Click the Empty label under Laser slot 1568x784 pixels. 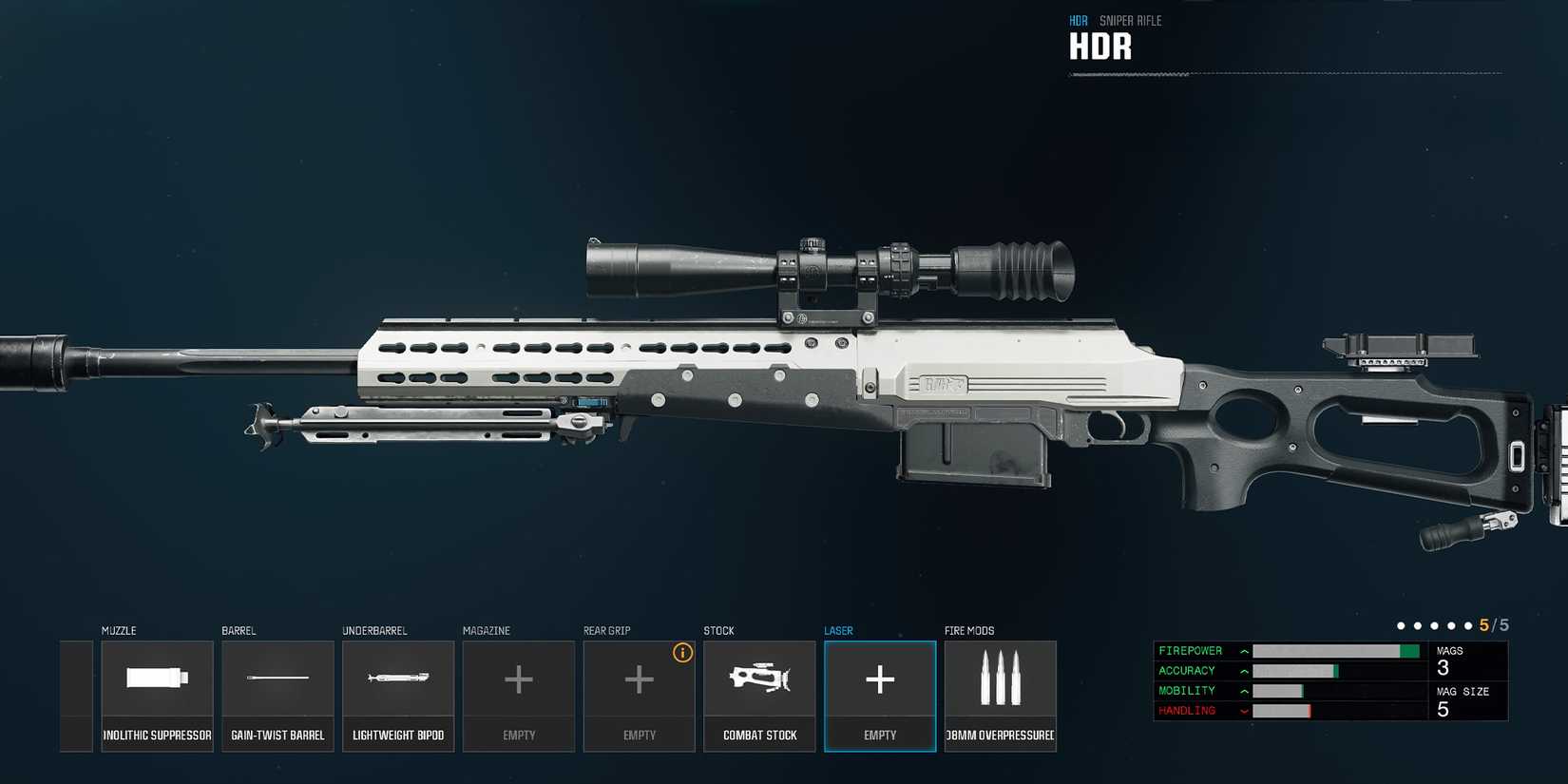[x=879, y=734]
